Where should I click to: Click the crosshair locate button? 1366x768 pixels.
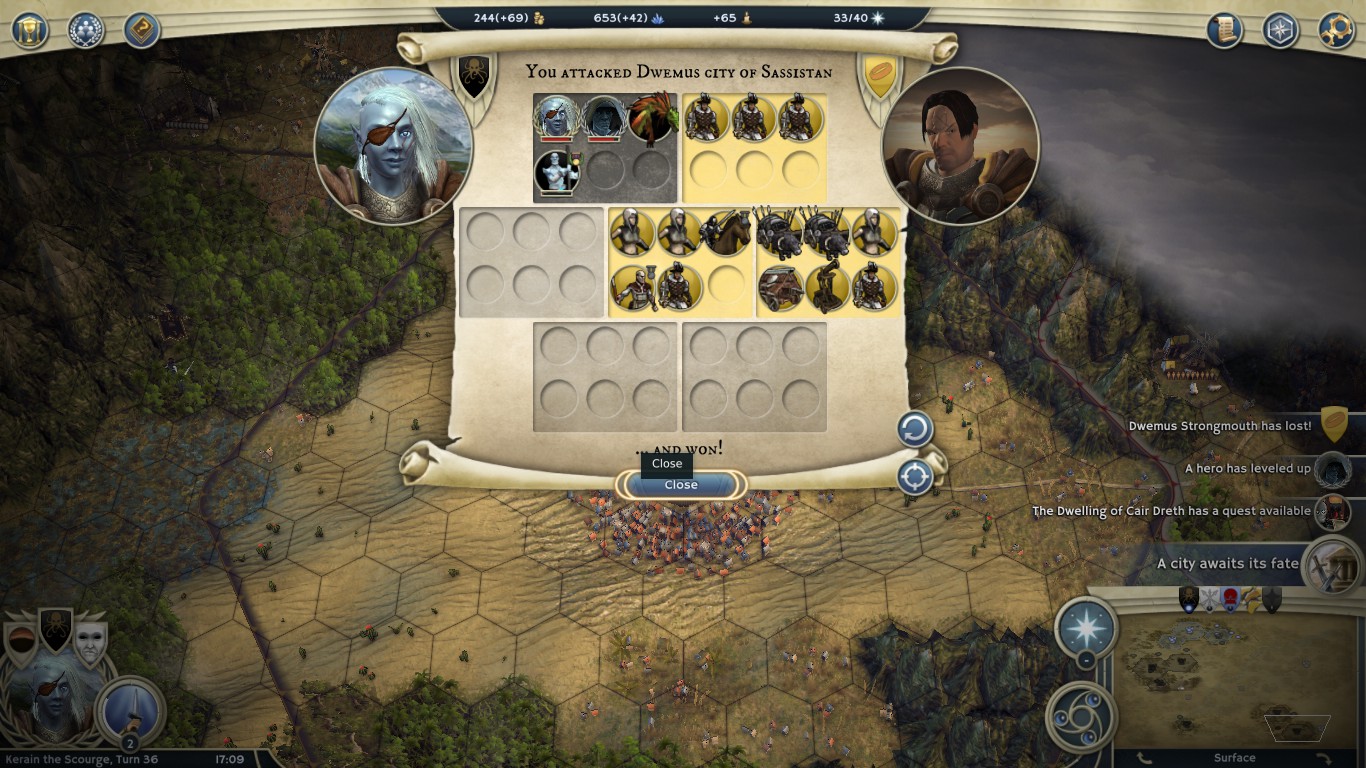pyautogui.click(x=914, y=477)
